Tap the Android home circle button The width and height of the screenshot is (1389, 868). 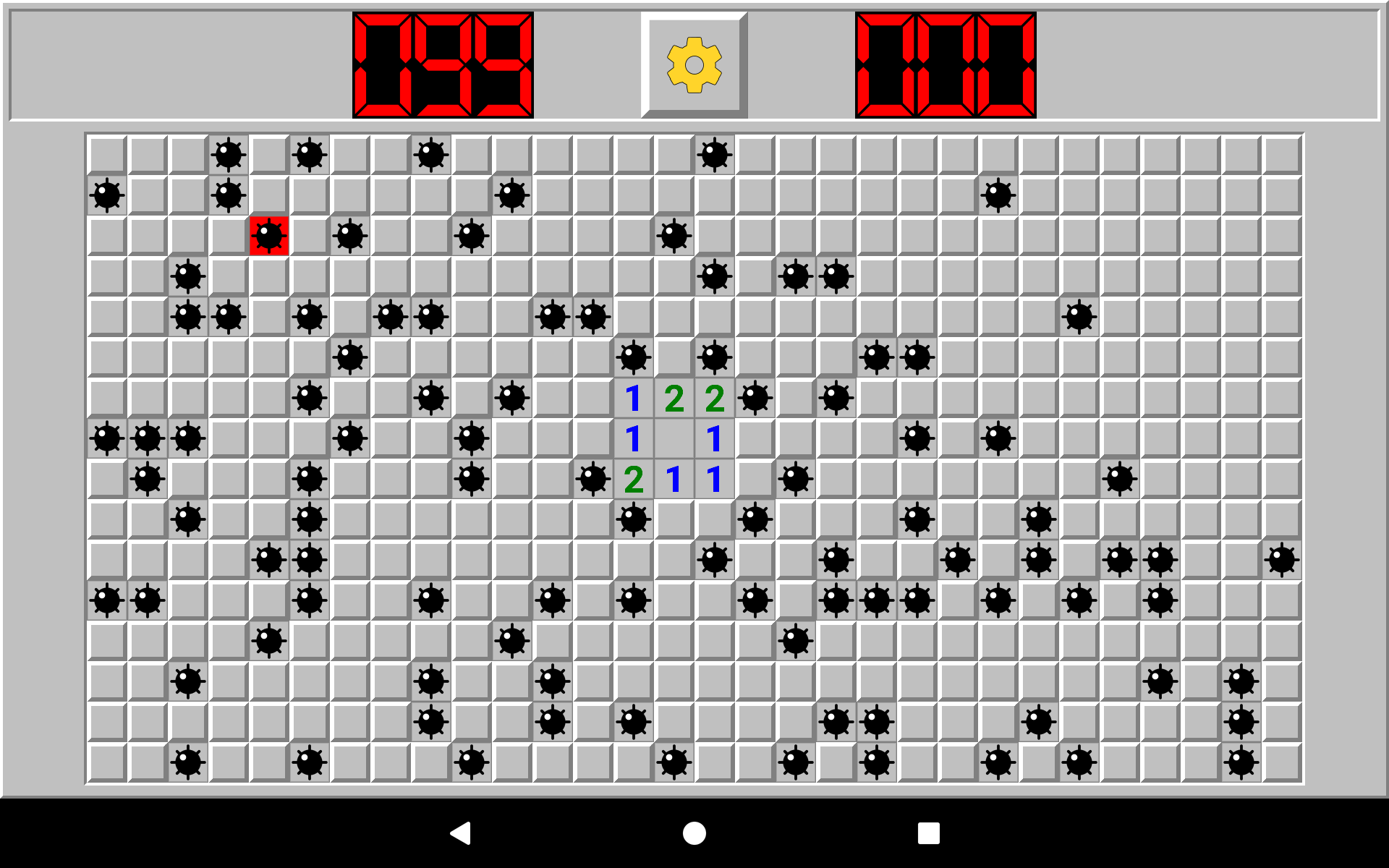693,833
